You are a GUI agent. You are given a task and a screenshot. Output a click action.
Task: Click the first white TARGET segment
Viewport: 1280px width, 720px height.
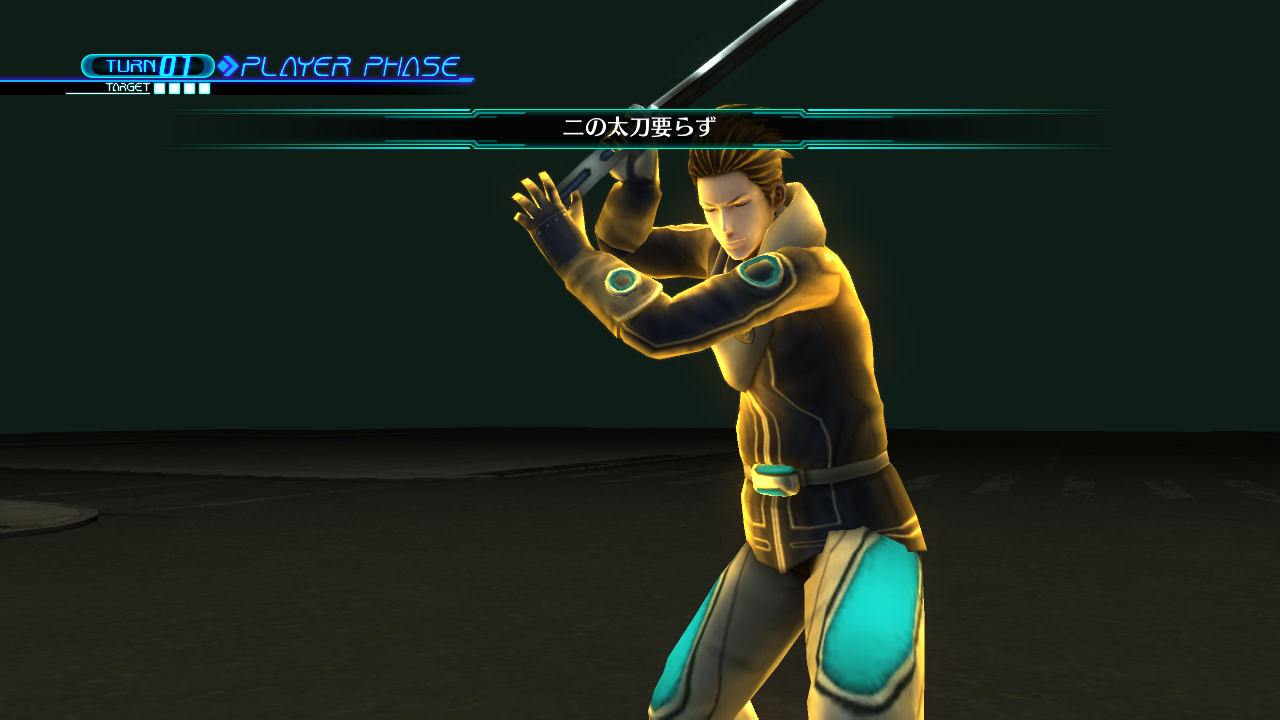point(159,88)
